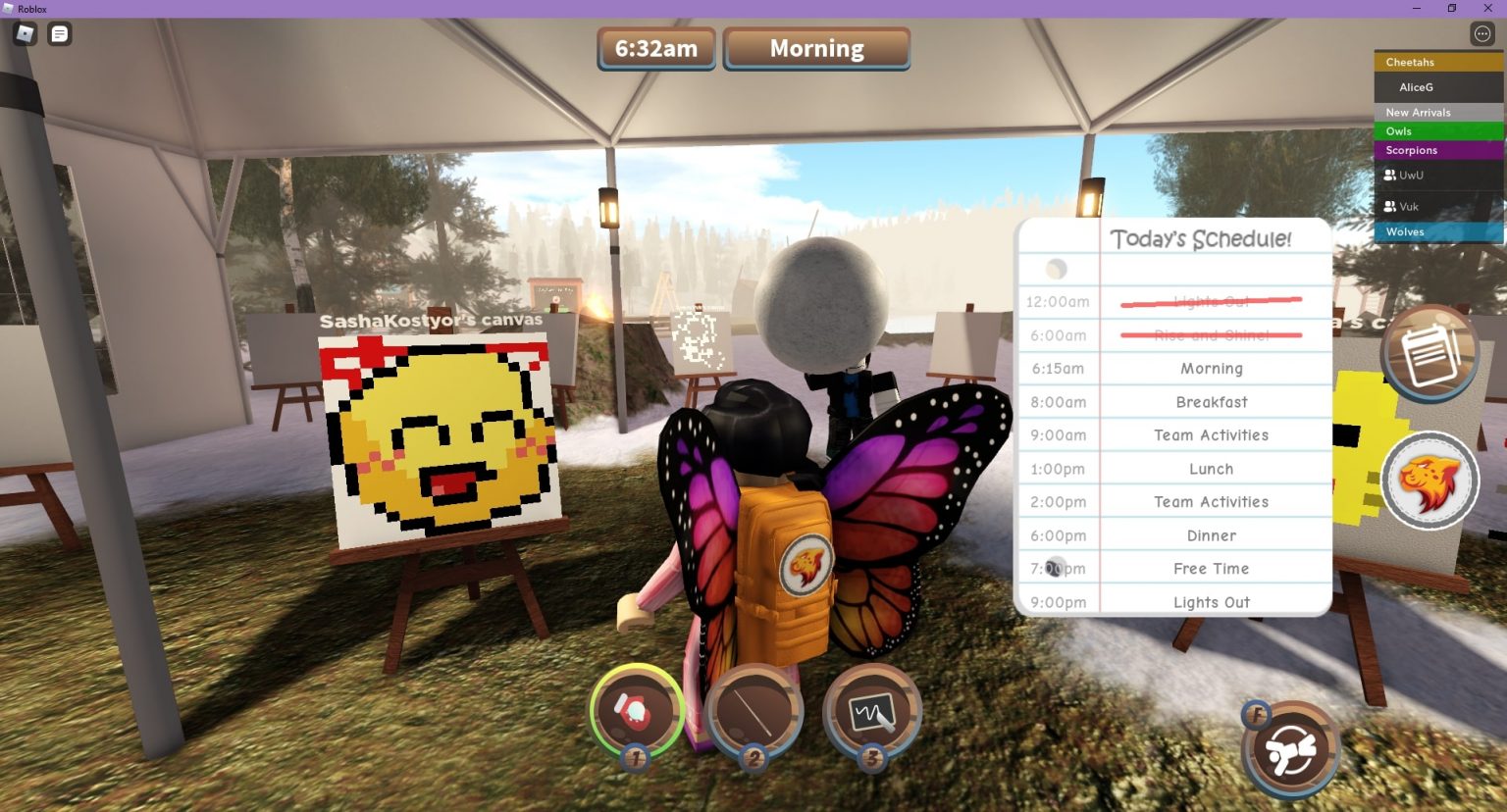Click the 6:32am time display
The height and width of the screenshot is (812, 1507).
click(656, 47)
